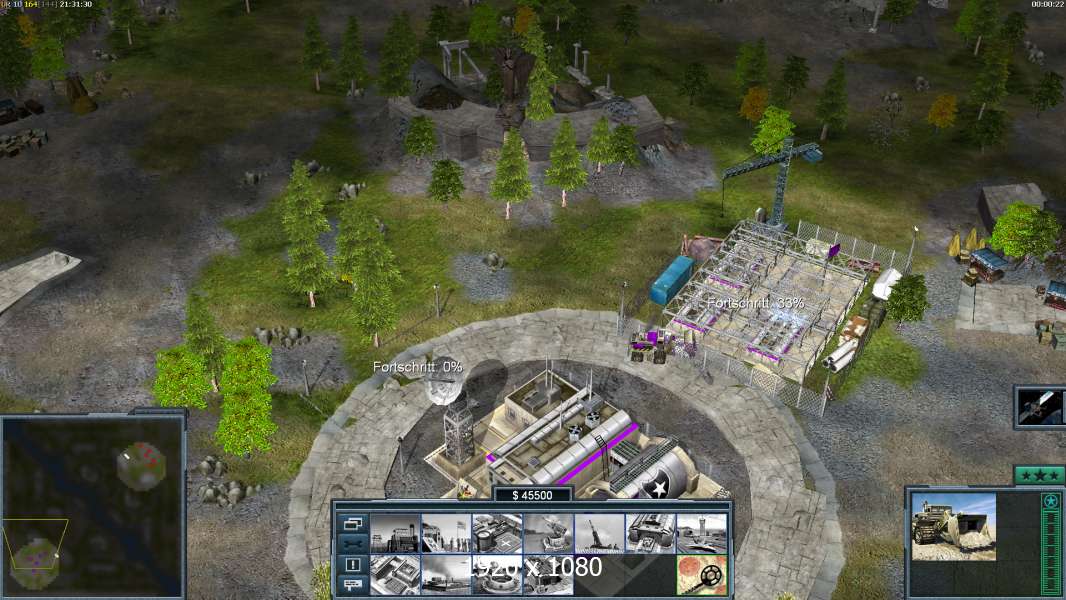Select the bulldozer unit portrait
The image size is (1066, 600).
point(953,526)
